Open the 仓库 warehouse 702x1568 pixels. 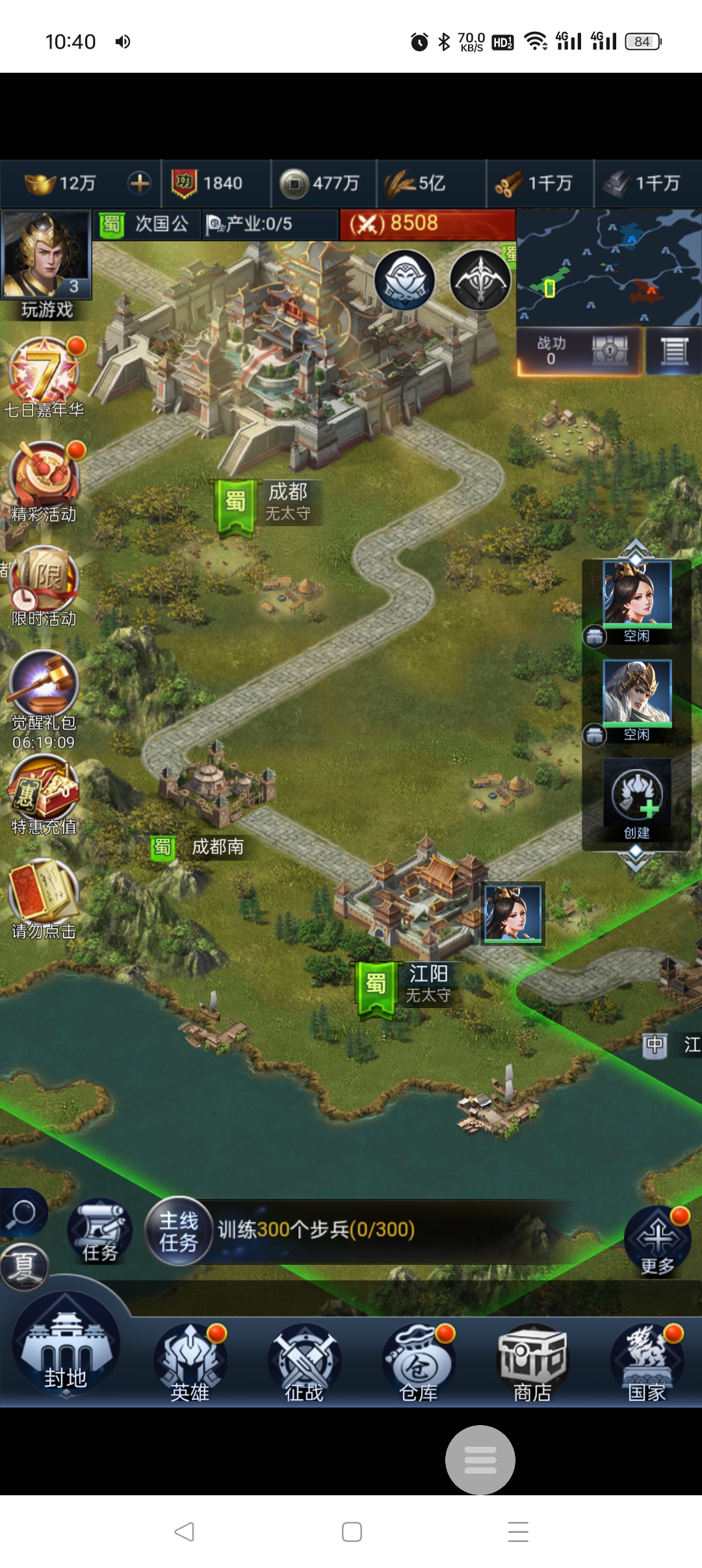419,1362
